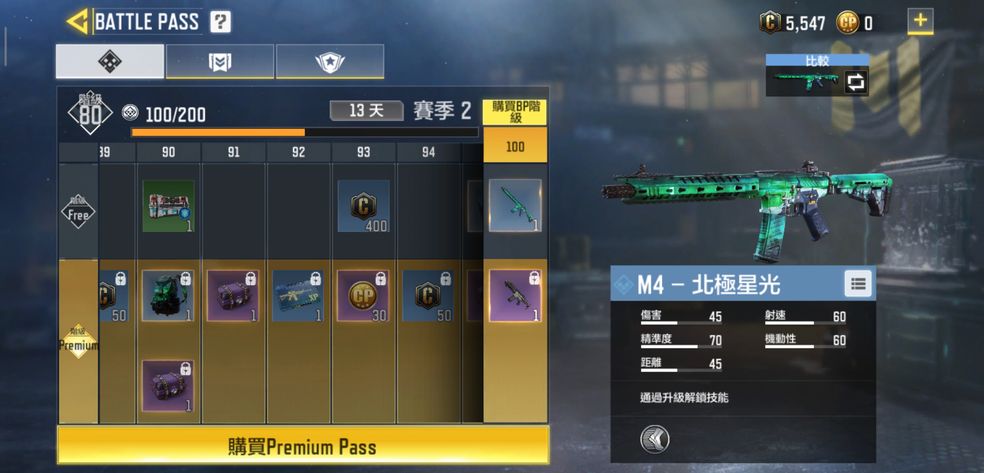Image resolution: width=984 pixels, height=473 pixels.
Task: Go back using the Battle Pass arrow
Action: [x=76, y=21]
